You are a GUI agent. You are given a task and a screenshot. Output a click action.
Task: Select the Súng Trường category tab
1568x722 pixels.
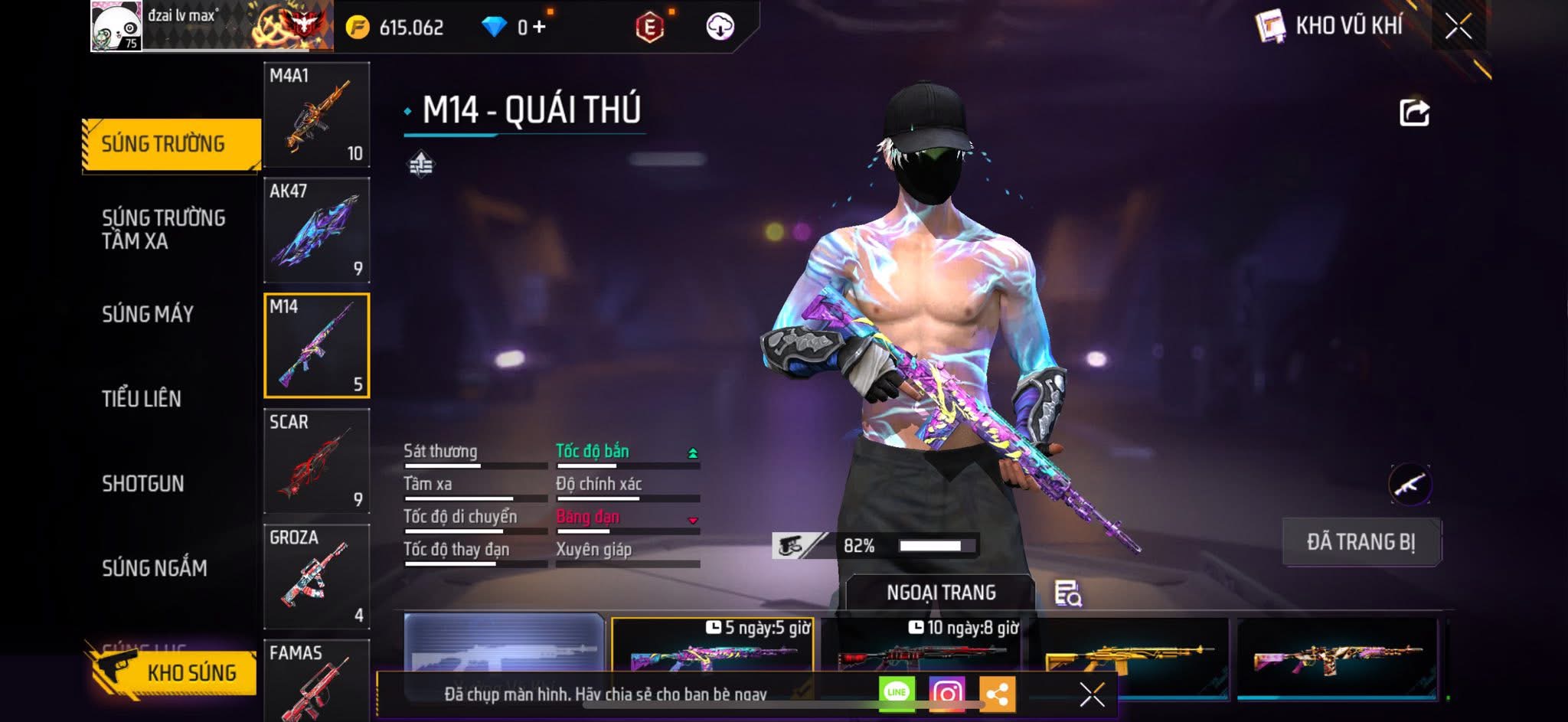pyautogui.click(x=170, y=144)
